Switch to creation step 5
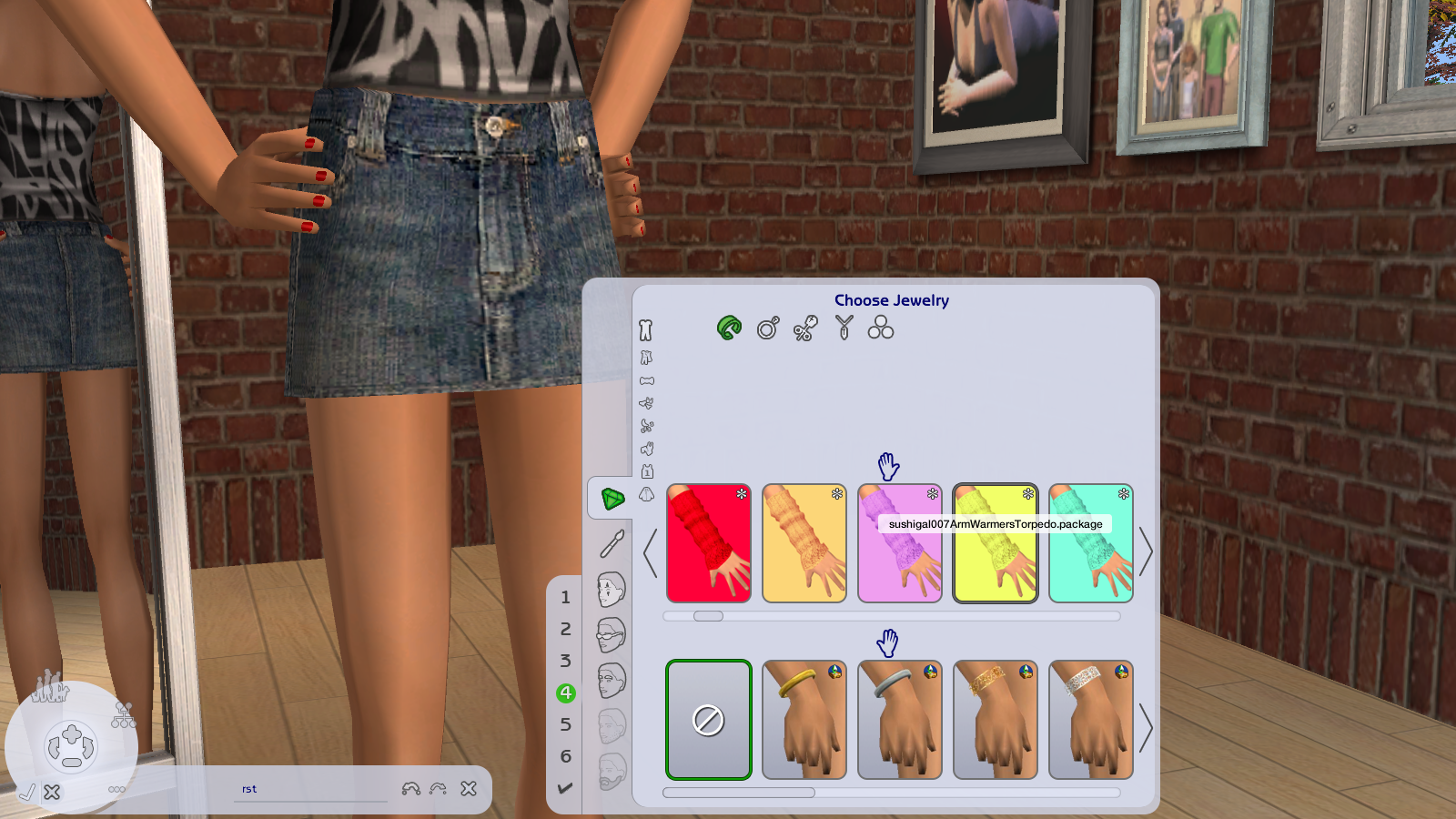 (566, 723)
